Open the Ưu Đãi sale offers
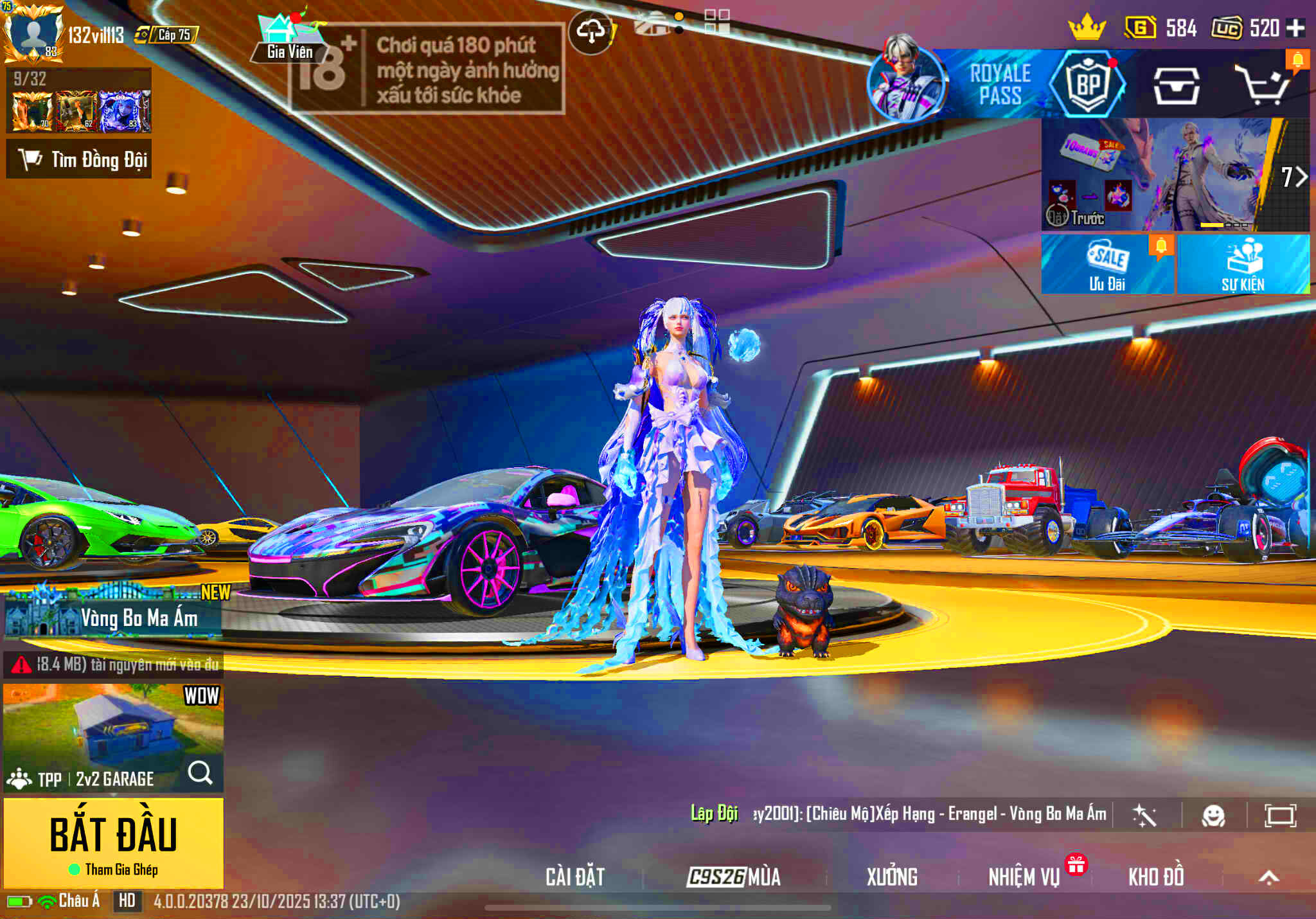This screenshot has width=1316, height=919. coord(1107,265)
